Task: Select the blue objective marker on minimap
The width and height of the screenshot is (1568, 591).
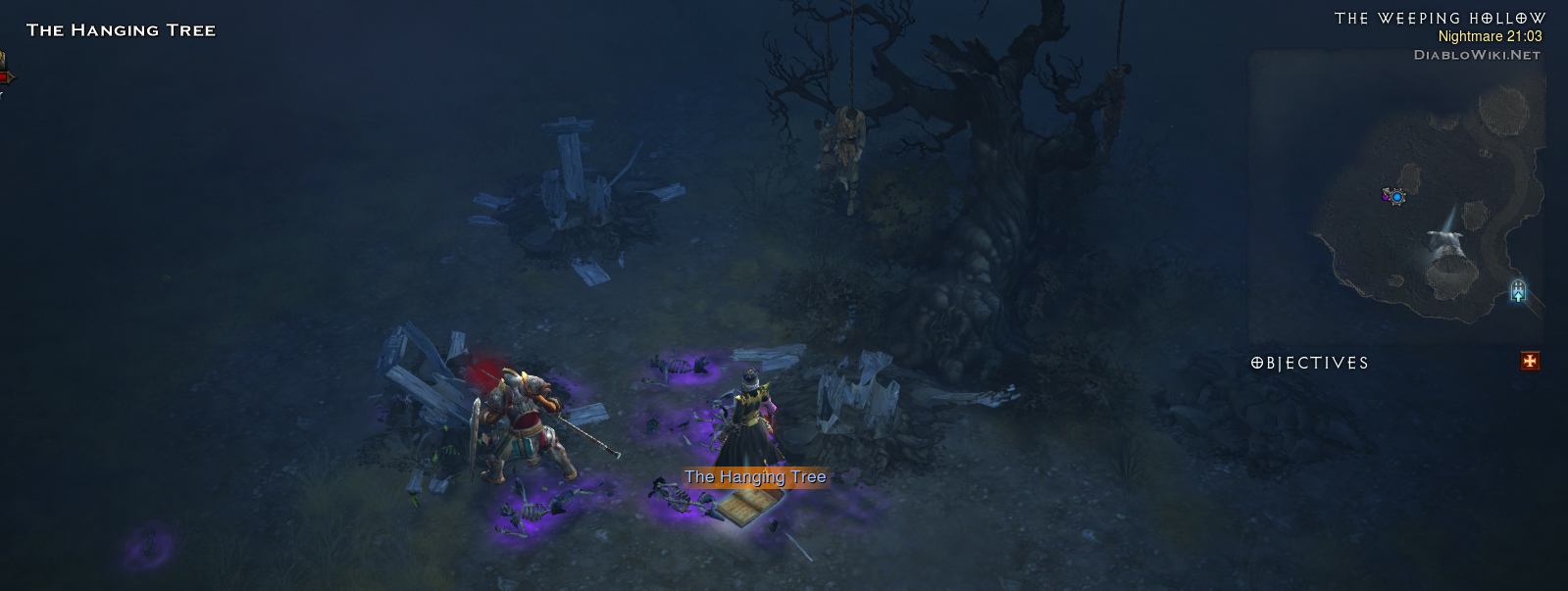Action: point(1394,196)
